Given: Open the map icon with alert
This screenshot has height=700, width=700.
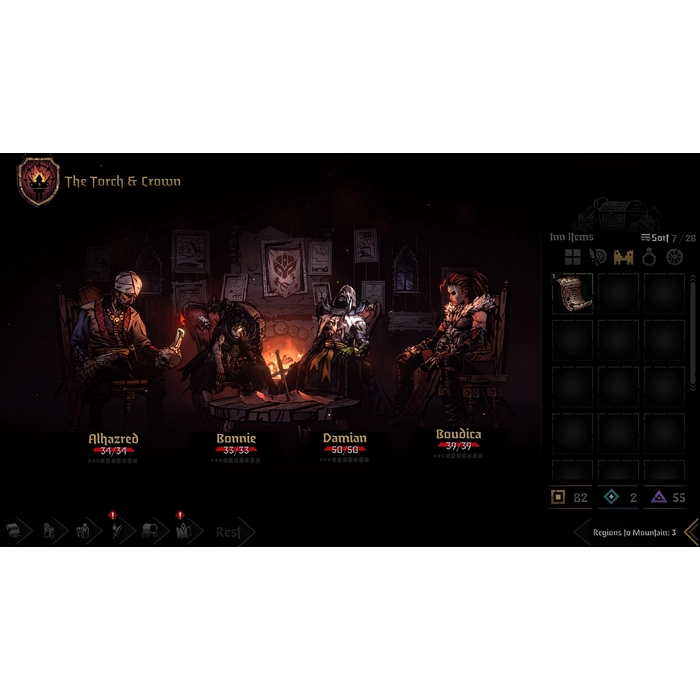Looking at the screenshot, I should 182,531.
